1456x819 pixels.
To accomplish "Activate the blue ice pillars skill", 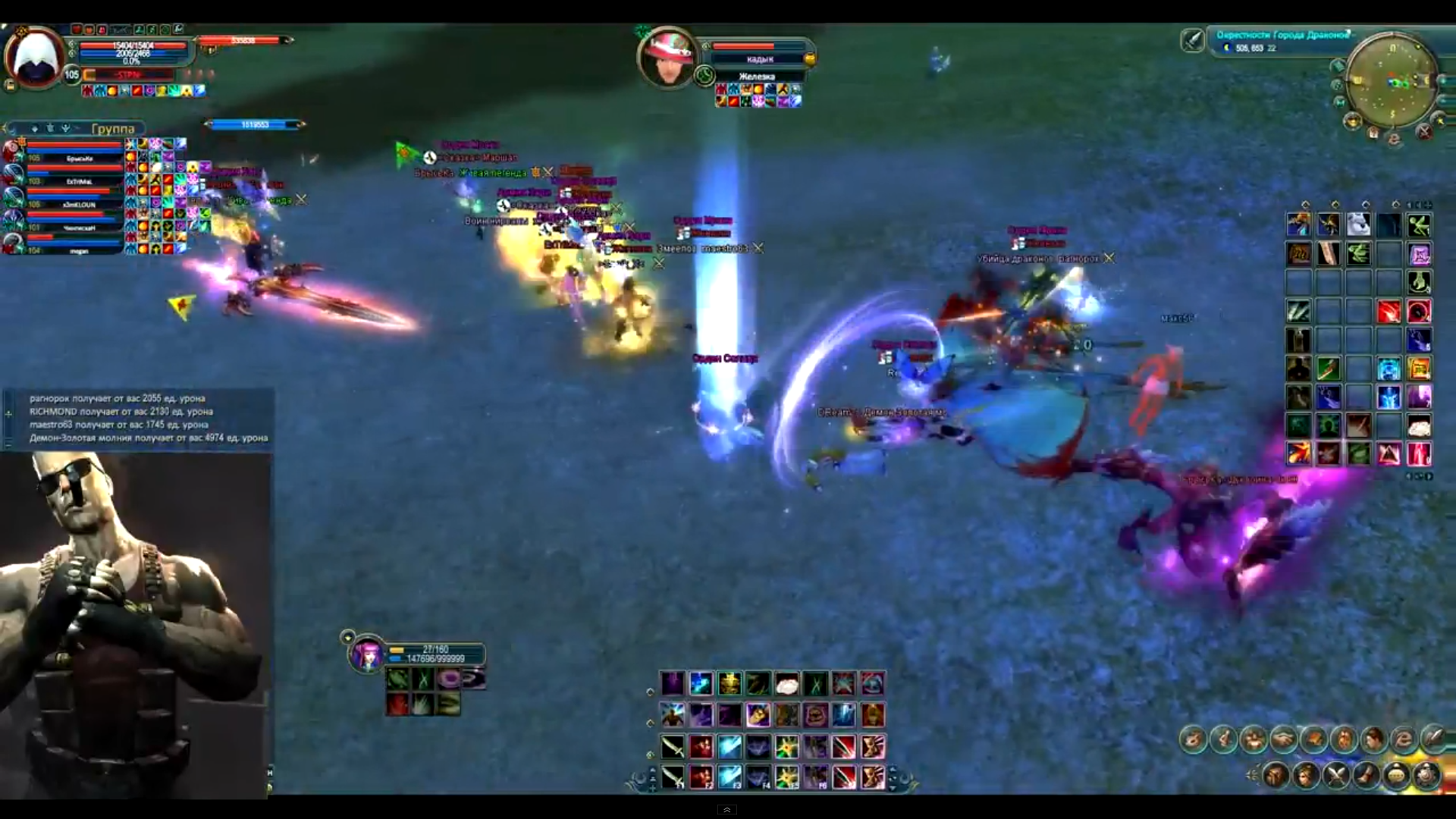I will [843, 715].
